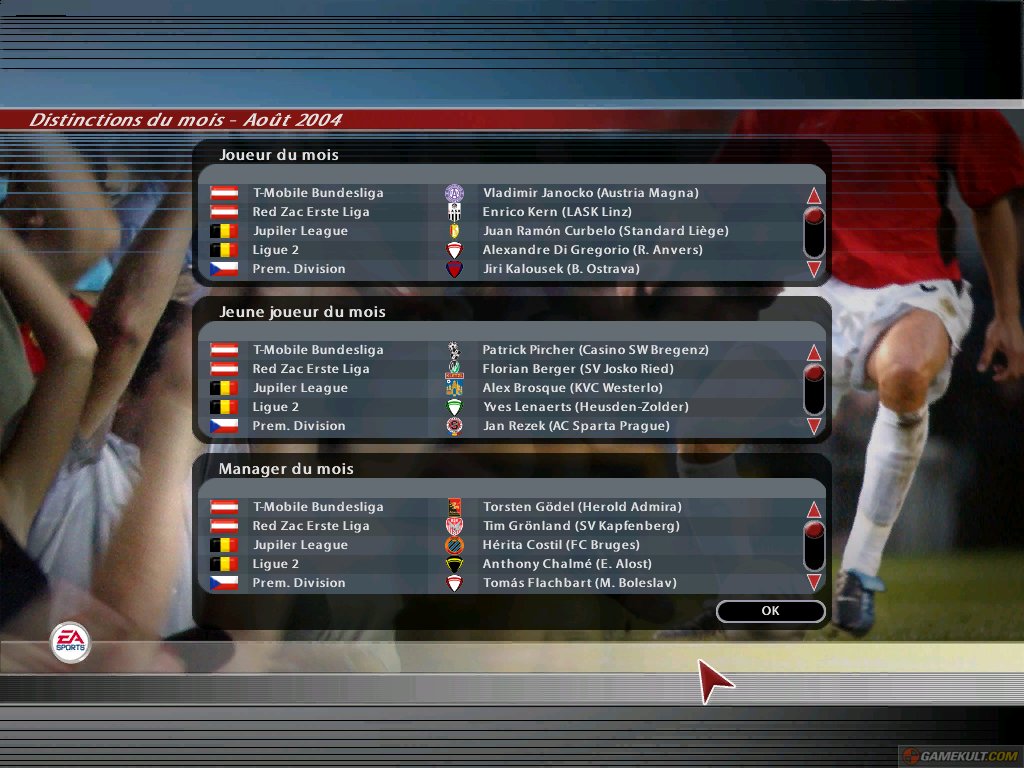The width and height of the screenshot is (1024, 768).
Task: Click up arrow in Jeune joueur list
Action: click(814, 353)
